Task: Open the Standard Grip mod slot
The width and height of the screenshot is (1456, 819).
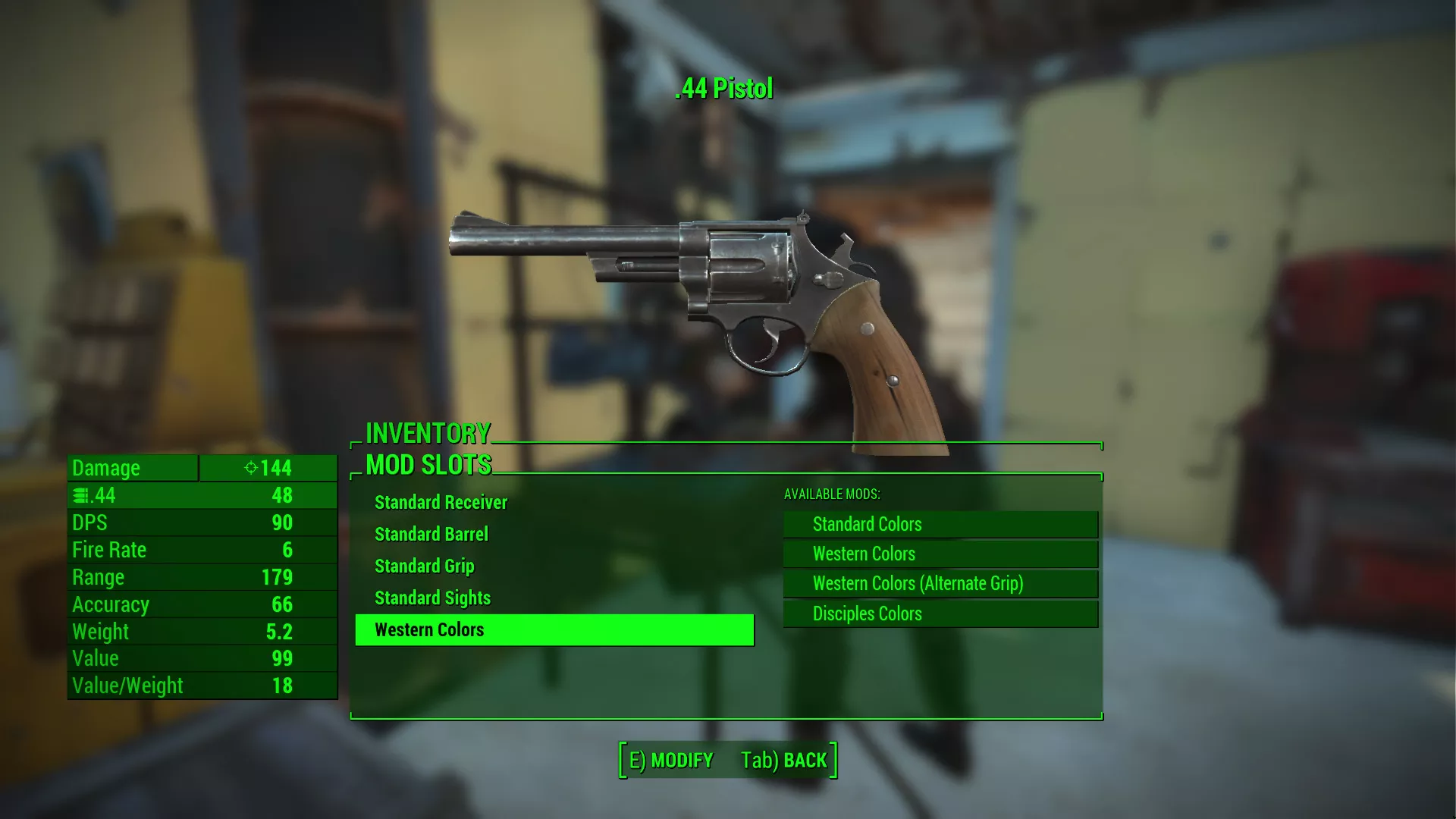Action: coord(424,566)
